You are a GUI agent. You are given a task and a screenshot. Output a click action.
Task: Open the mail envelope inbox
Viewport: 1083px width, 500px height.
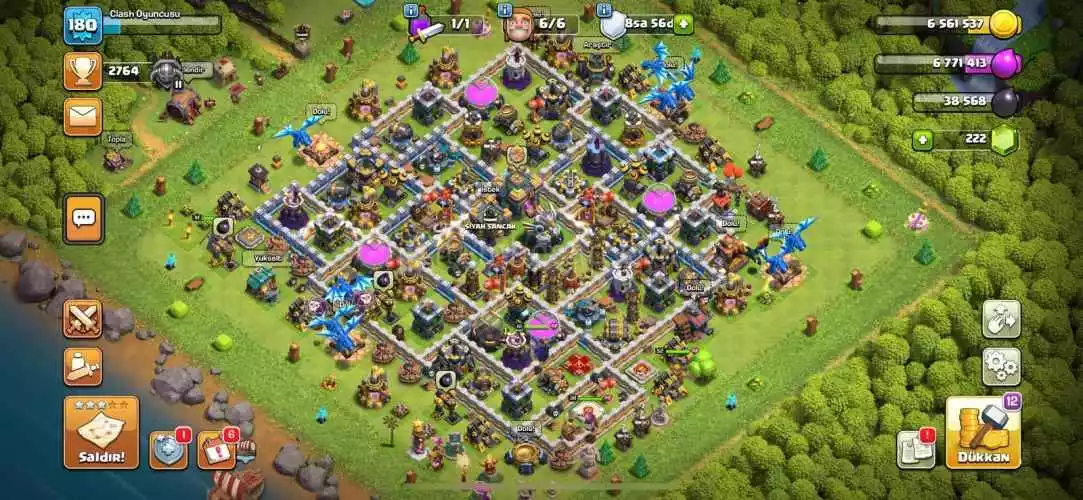coord(83,116)
